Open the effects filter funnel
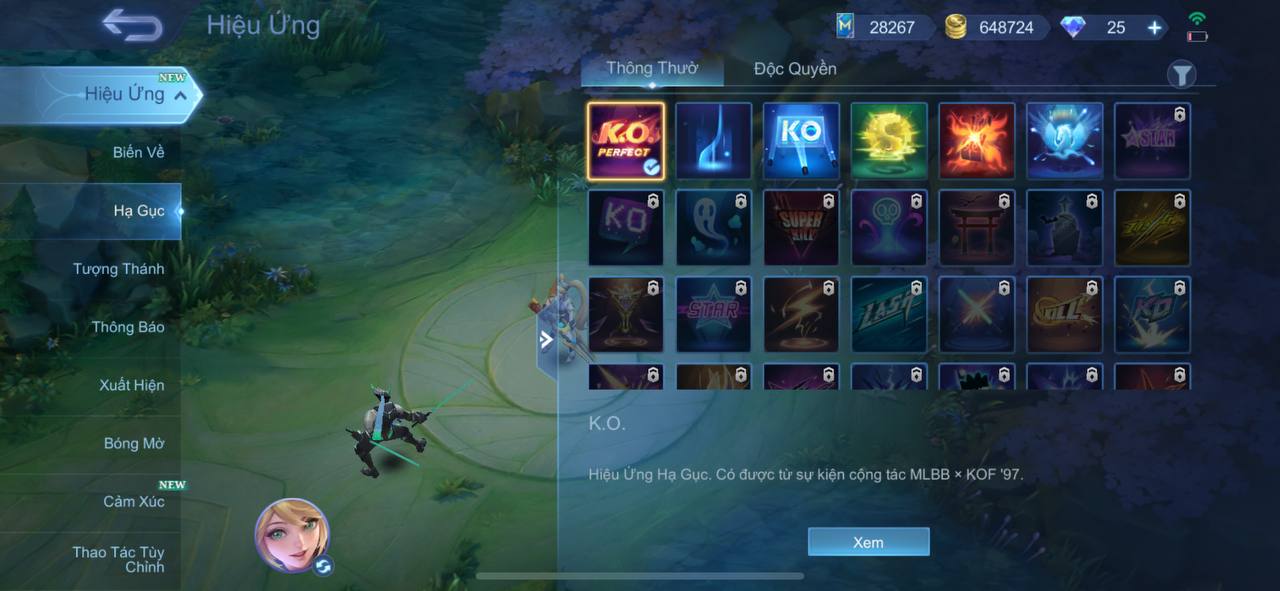Viewport: 1280px width, 591px height. point(1181,74)
